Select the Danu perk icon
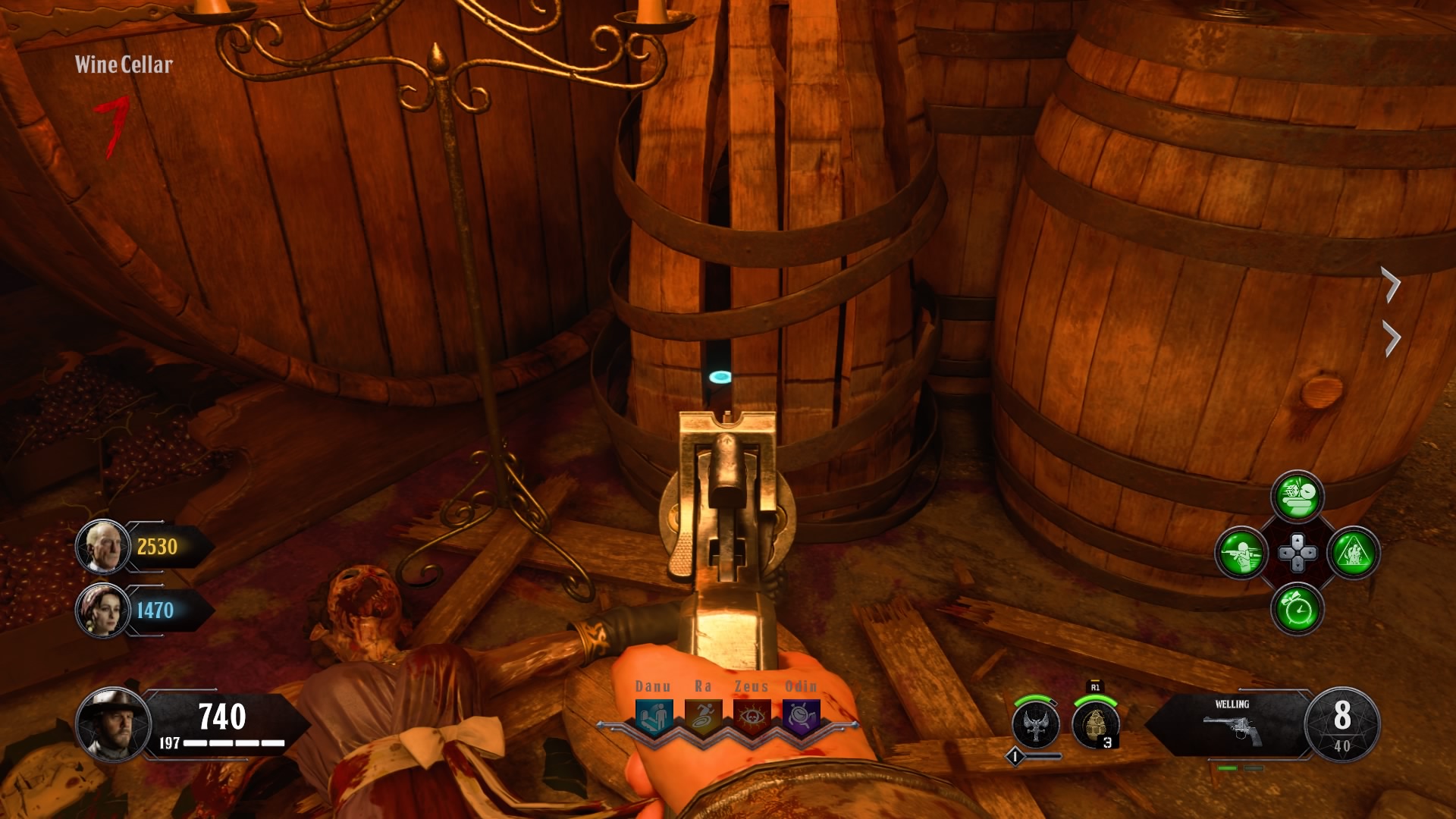This screenshot has height=819, width=1456. click(653, 715)
